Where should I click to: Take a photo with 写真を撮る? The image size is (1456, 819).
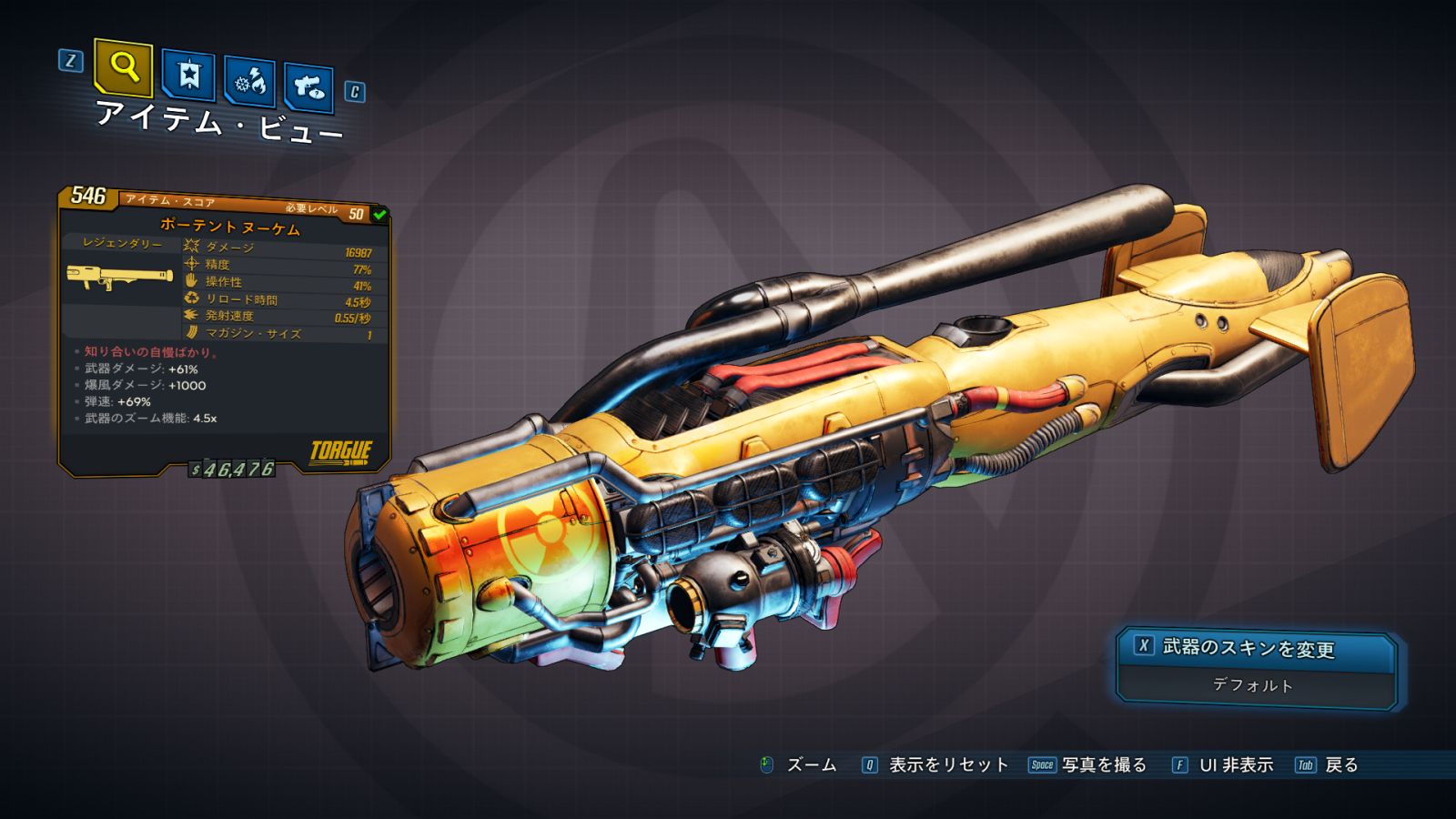(1103, 765)
